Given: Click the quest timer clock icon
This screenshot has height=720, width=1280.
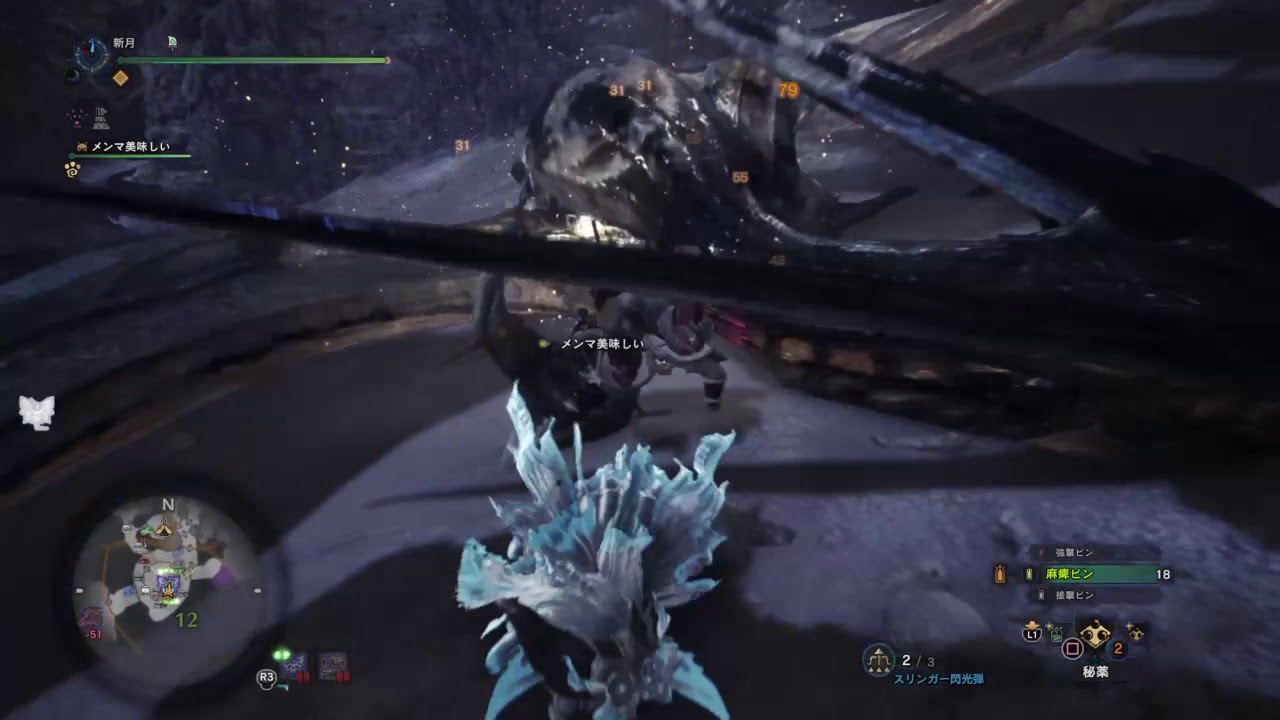Looking at the screenshot, I should [x=92, y=55].
